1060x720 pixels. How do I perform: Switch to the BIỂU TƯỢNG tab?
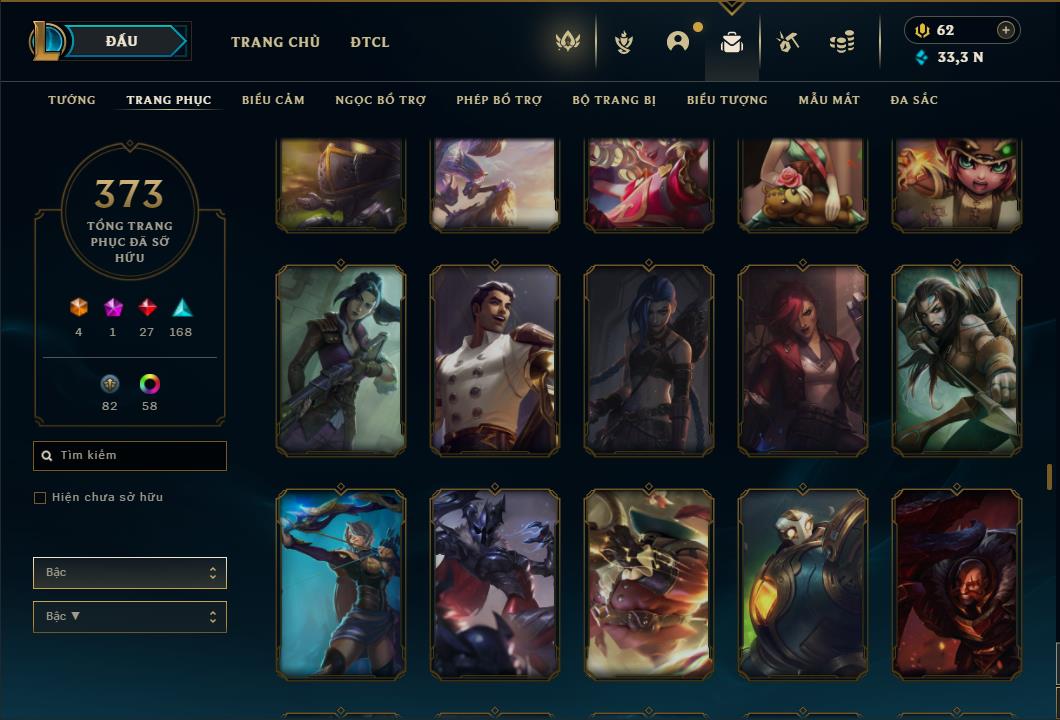coord(727,100)
